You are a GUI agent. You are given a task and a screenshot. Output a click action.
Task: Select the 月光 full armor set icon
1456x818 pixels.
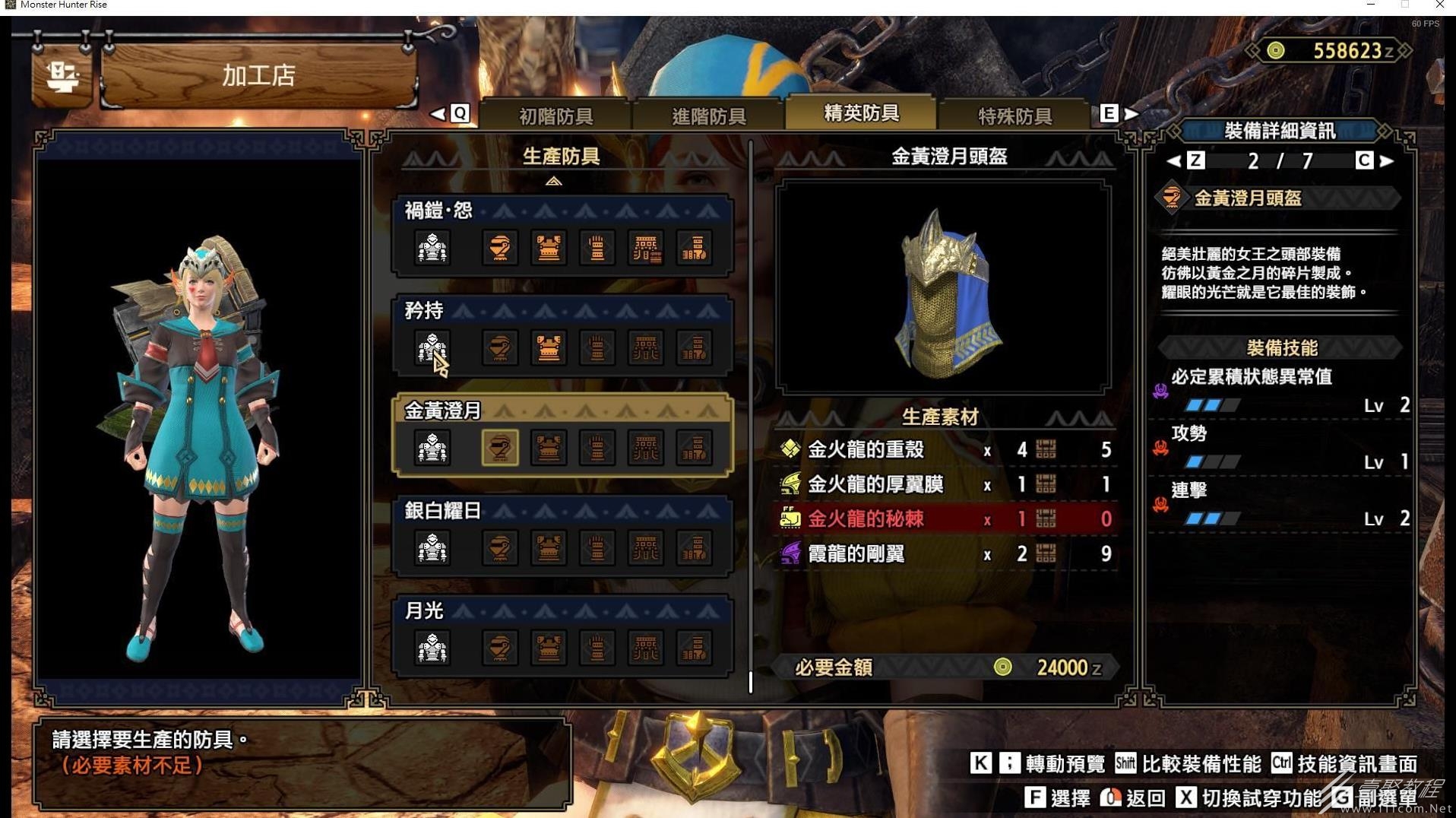click(x=432, y=648)
